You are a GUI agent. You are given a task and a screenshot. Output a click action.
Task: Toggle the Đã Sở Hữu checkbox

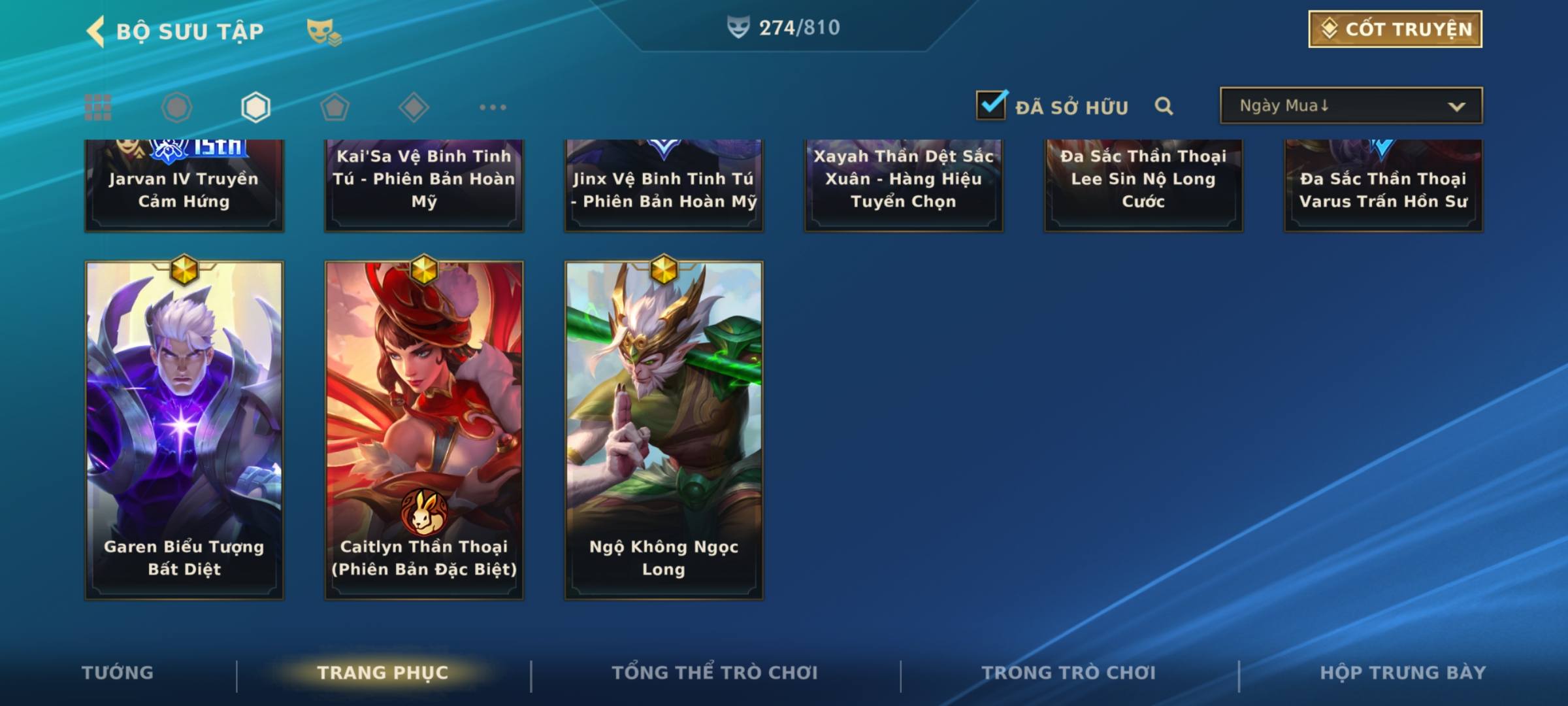(991, 106)
